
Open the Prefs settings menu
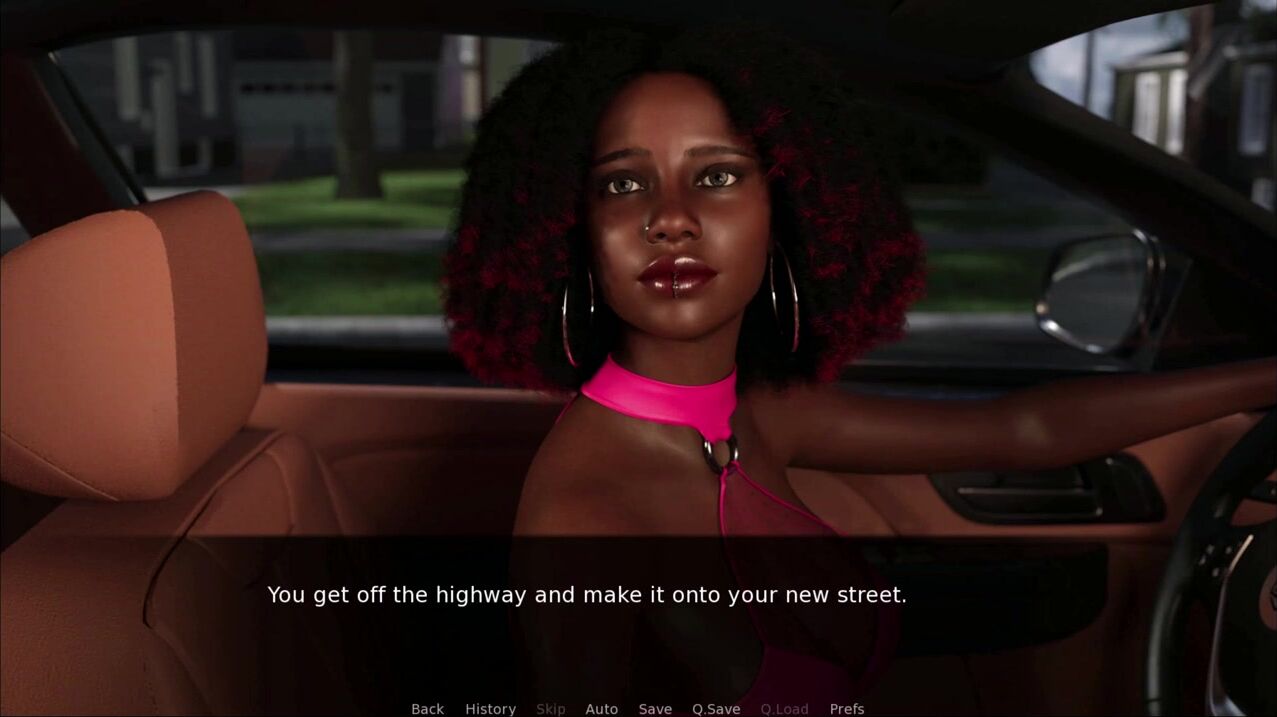(846, 709)
